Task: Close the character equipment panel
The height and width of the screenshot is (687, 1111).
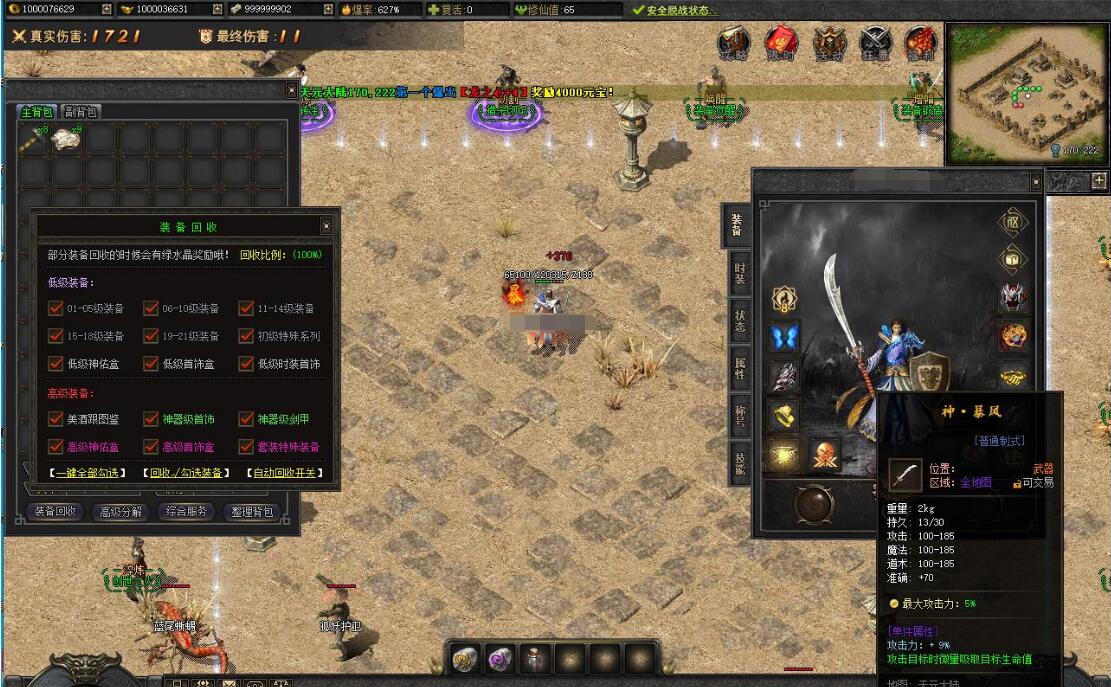Action: 1036,182
